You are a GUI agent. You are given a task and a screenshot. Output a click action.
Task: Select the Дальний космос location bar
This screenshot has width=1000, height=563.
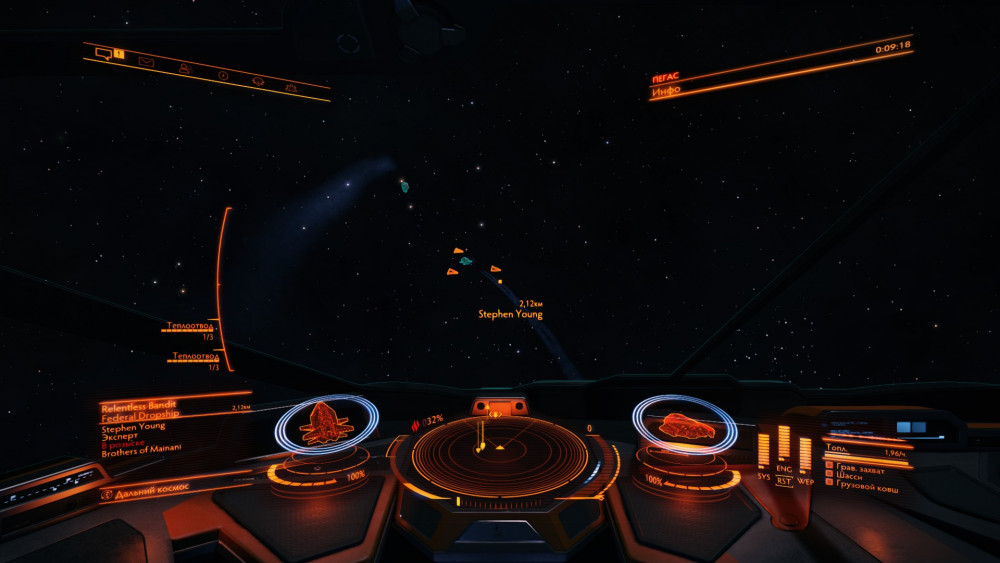point(150,491)
